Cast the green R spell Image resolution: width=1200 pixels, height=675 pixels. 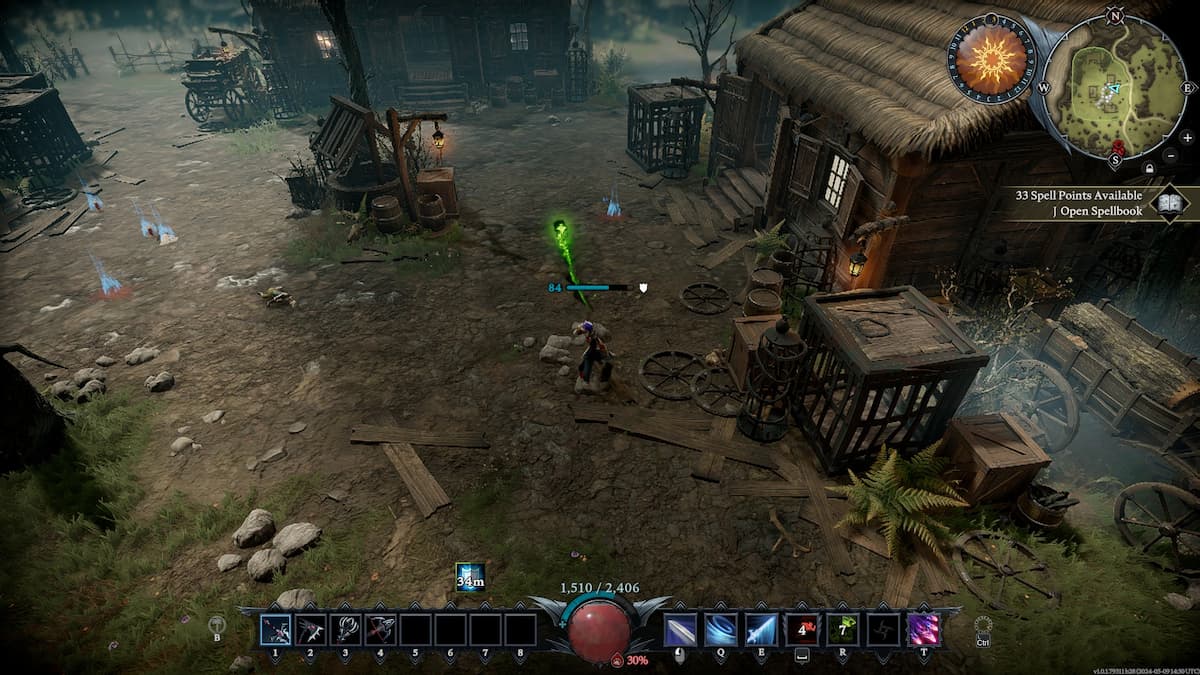click(x=842, y=630)
